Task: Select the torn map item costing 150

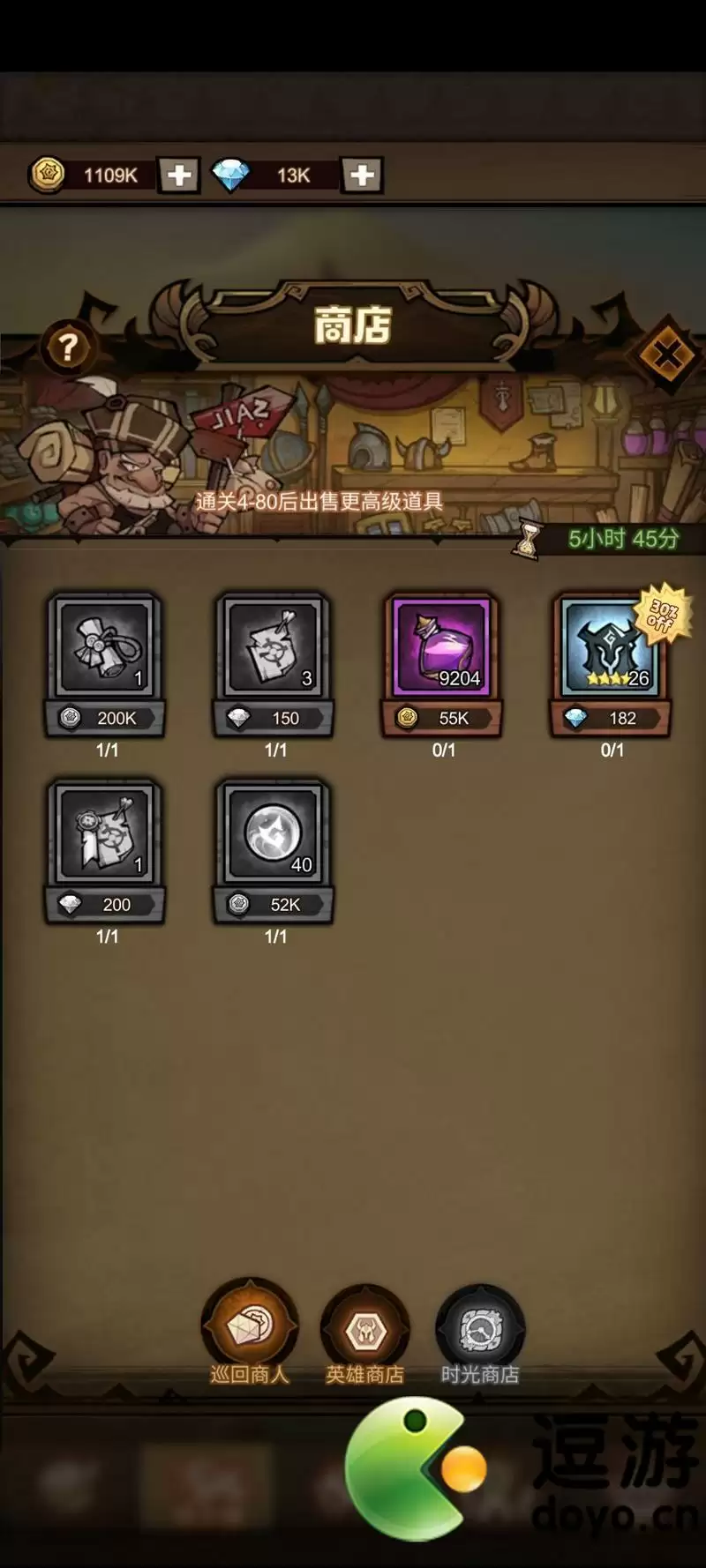Action: (274, 648)
